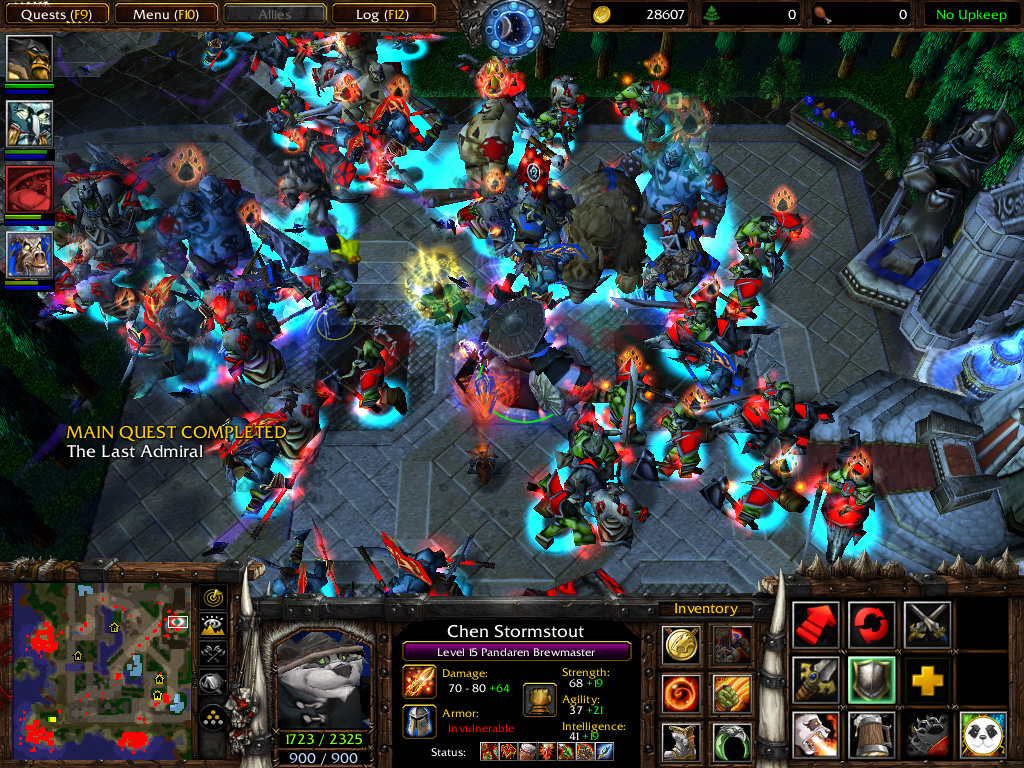The height and width of the screenshot is (768, 1024).
Task: Open the chat Log
Action: tap(382, 15)
